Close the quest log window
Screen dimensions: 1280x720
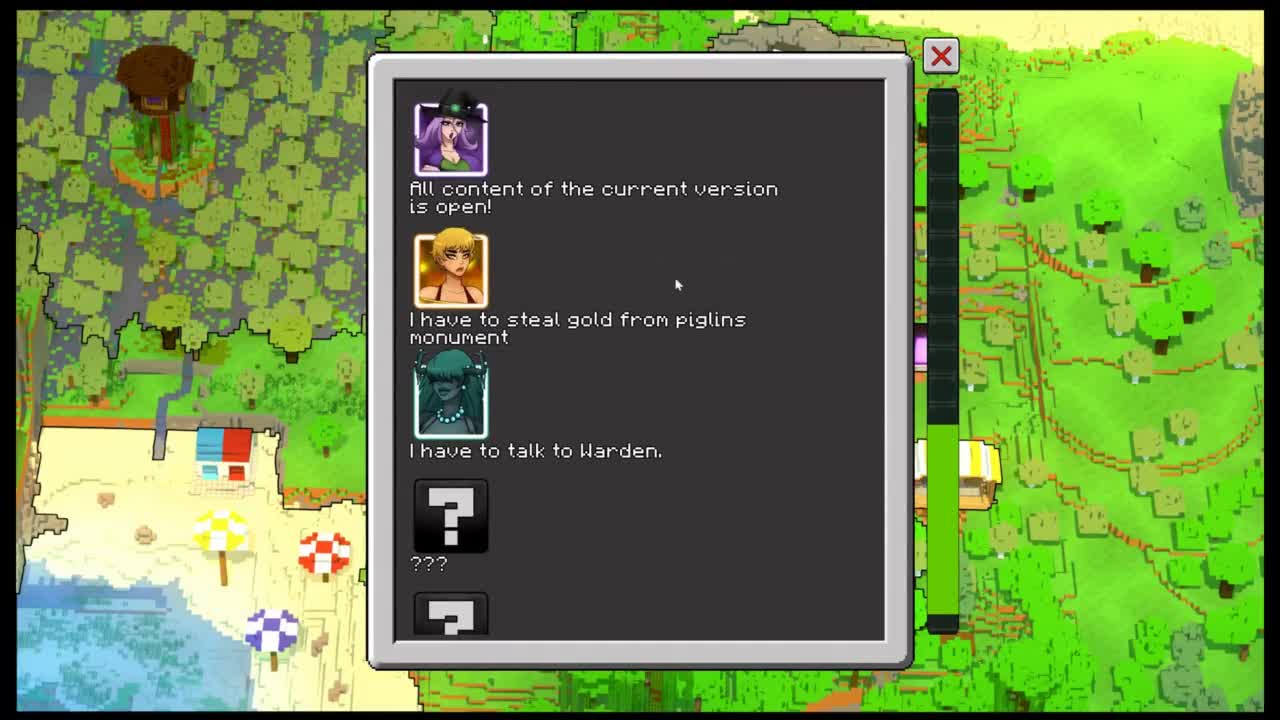click(940, 56)
